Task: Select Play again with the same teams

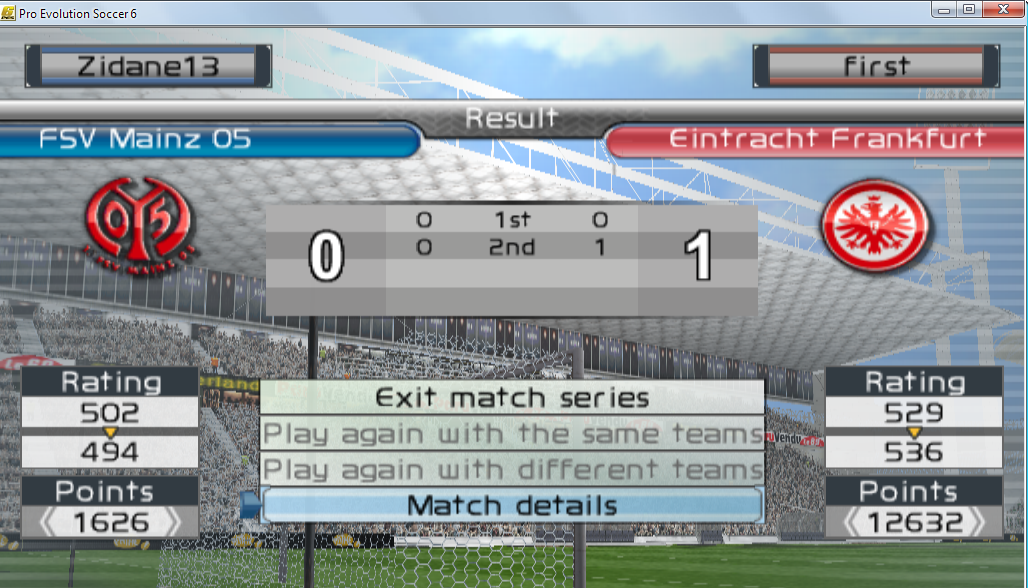Action: [512, 434]
